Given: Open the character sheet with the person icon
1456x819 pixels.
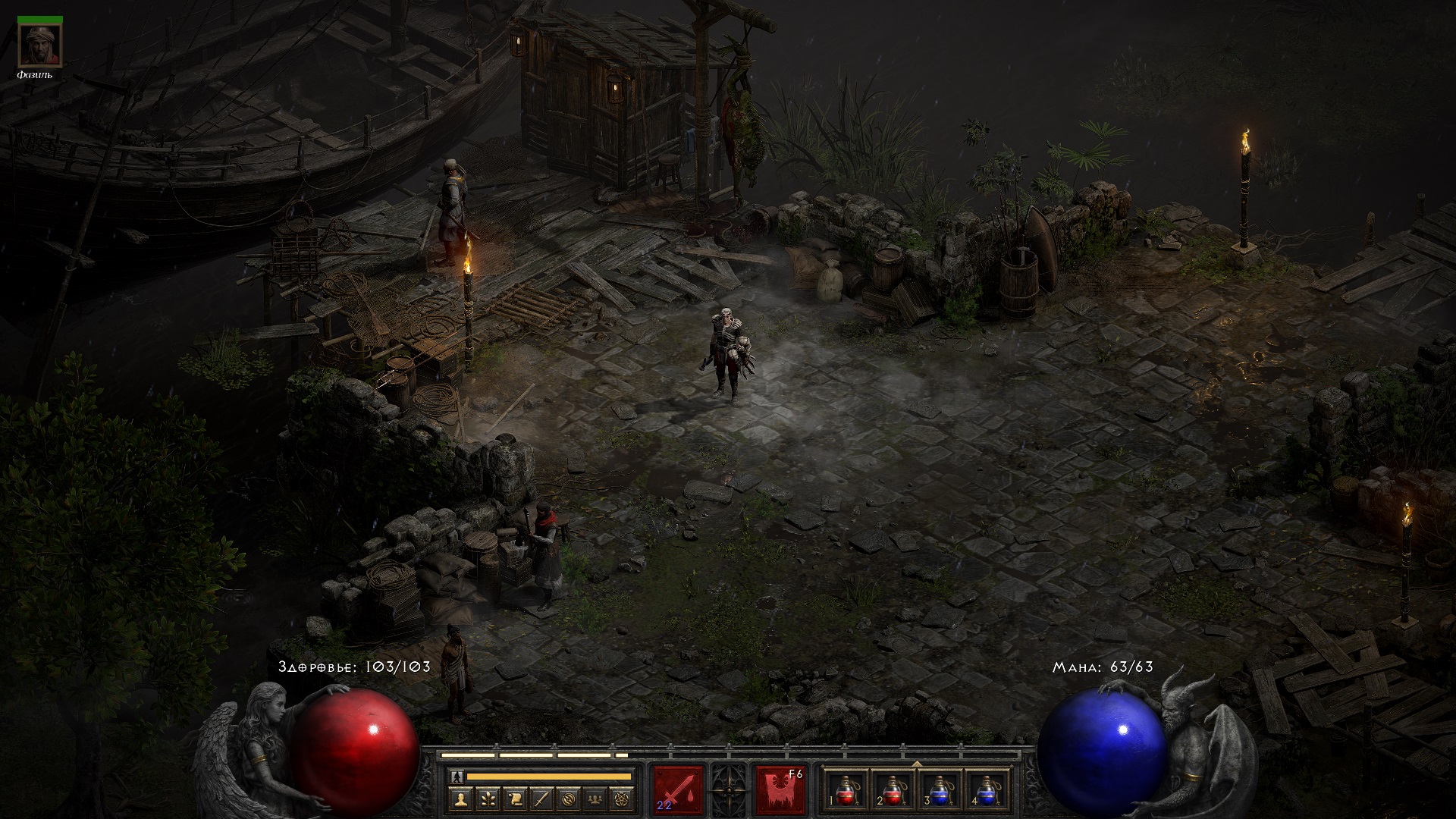Looking at the screenshot, I should point(460,799).
